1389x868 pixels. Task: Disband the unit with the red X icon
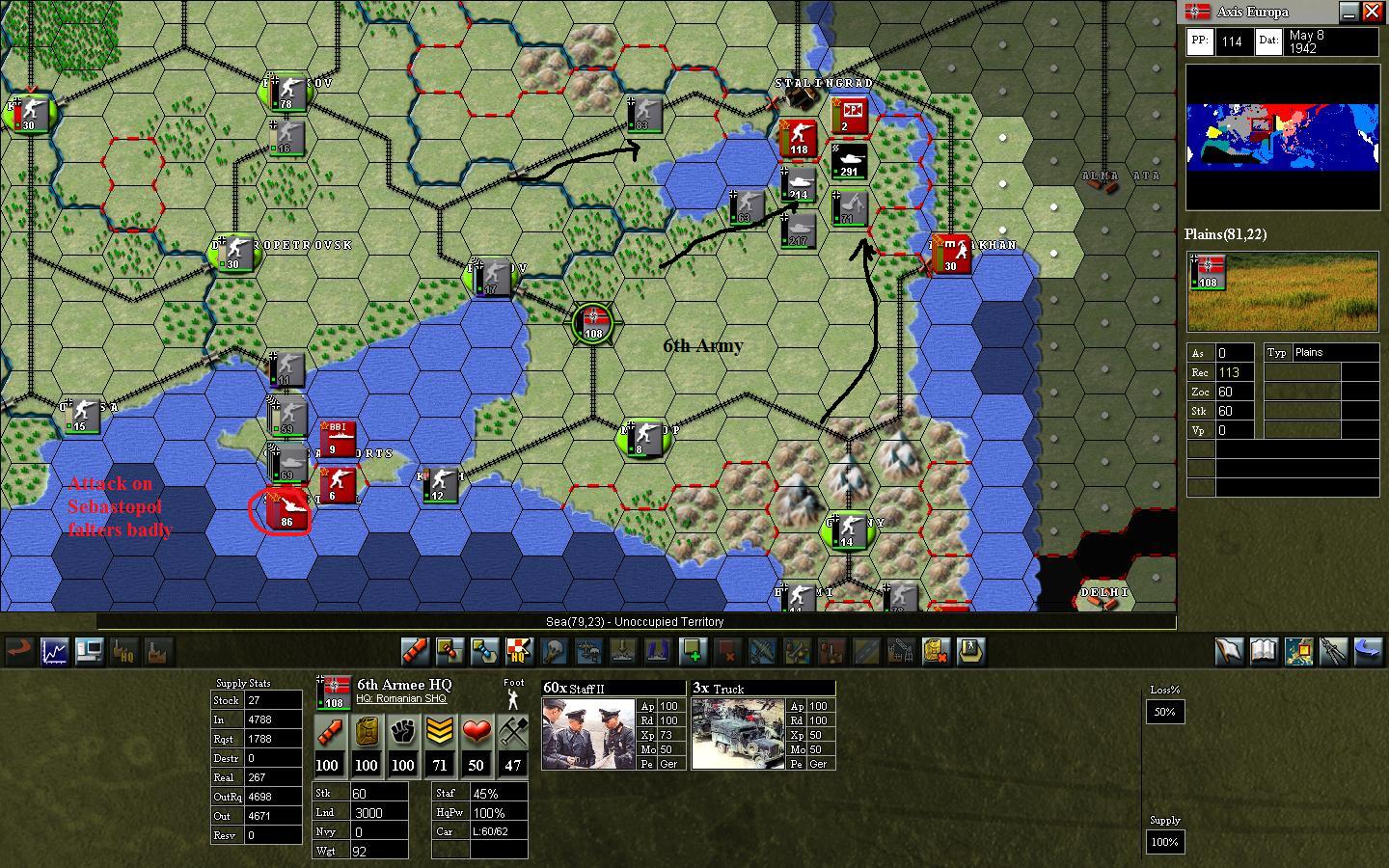(x=725, y=652)
